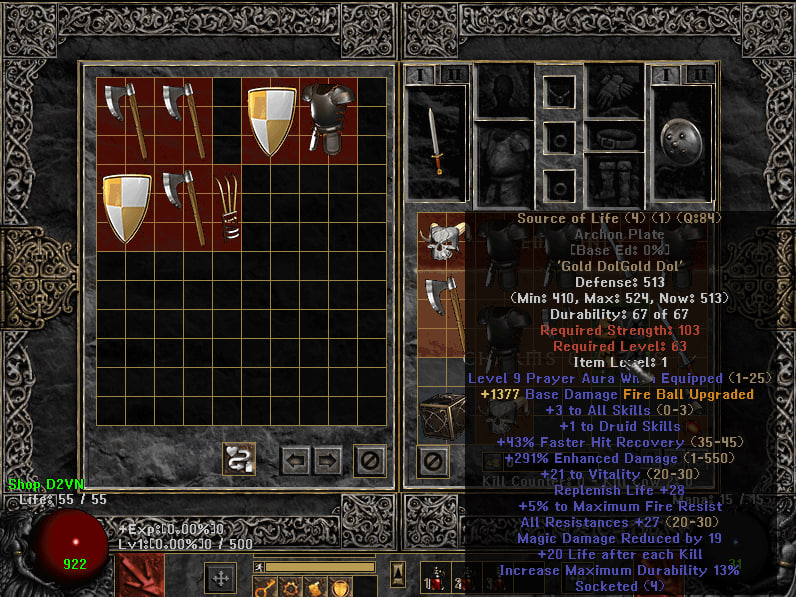This screenshot has height=597, width=796.
Task: Go to the previous stash page
Action: 295,460
